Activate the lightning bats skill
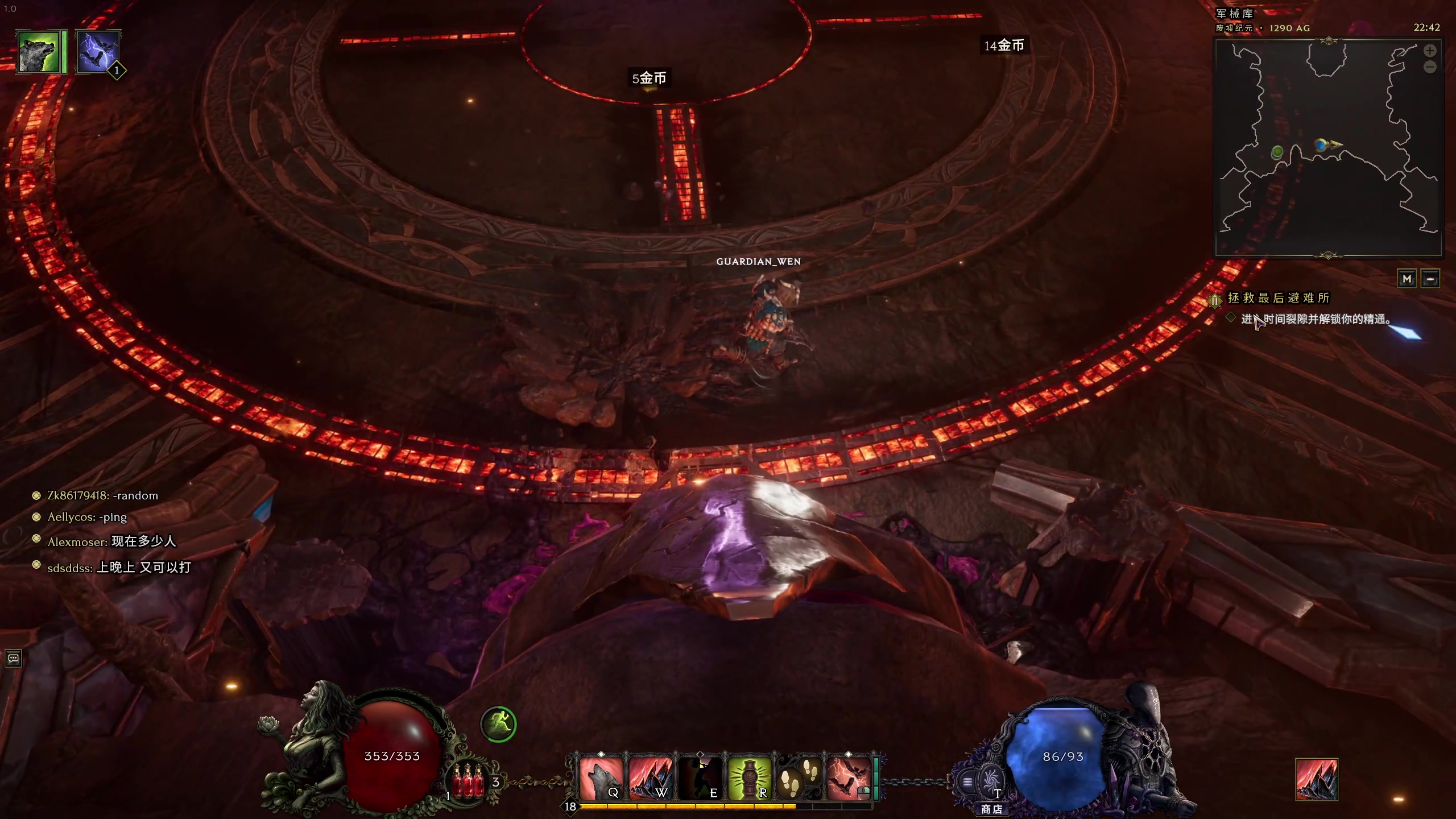This screenshot has height=819, width=1456. click(848, 778)
